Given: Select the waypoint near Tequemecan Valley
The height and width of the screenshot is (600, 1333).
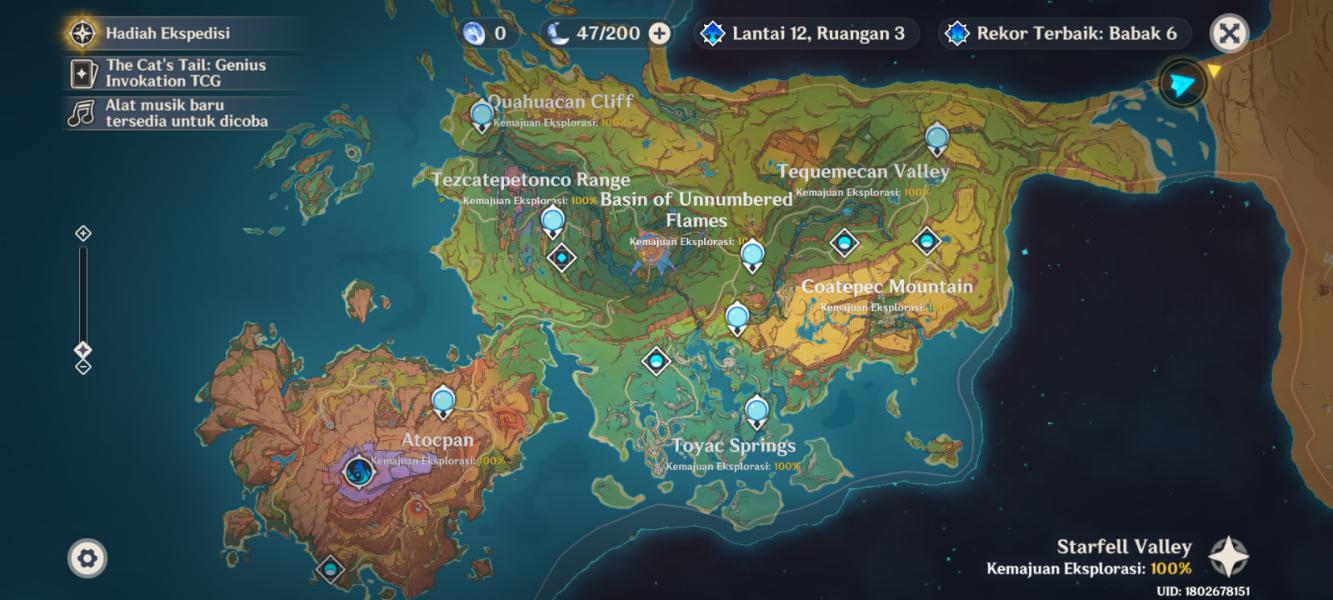Looking at the screenshot, I should pos(936,139).
